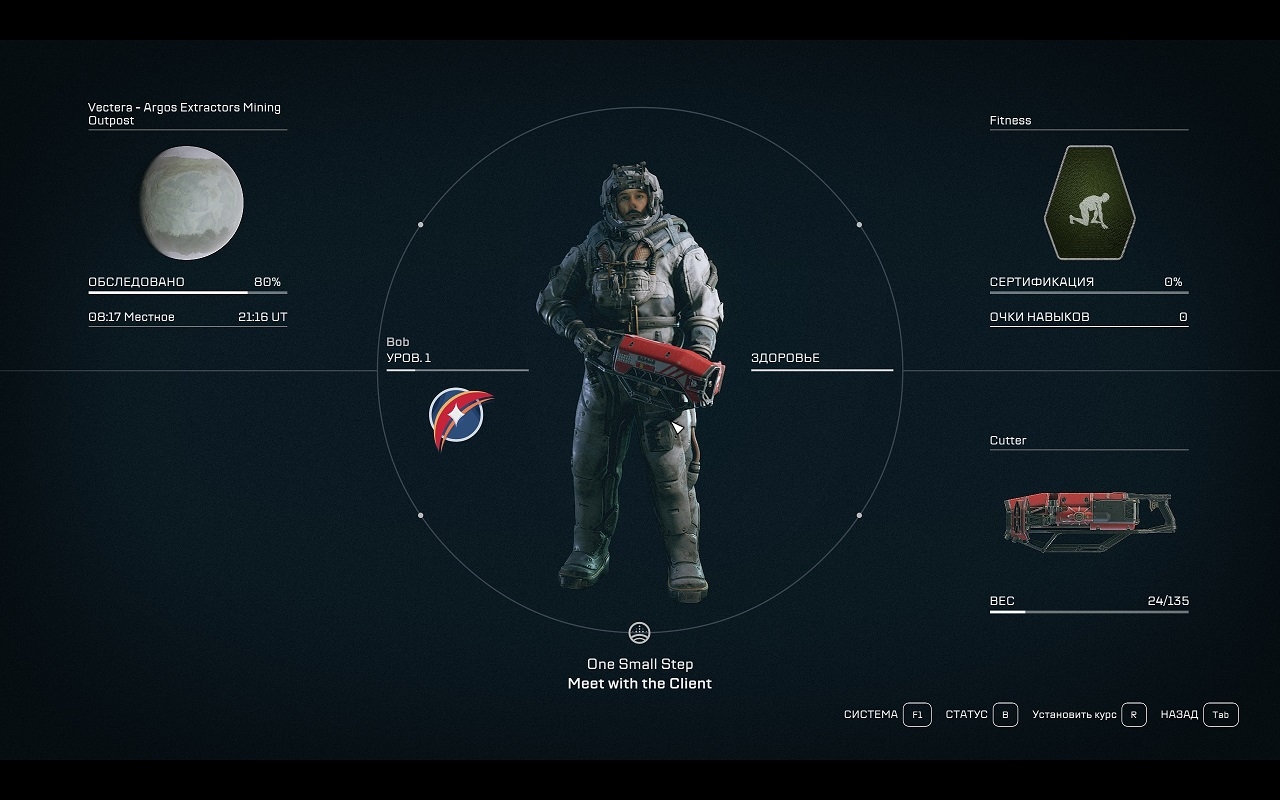
Task: Open the Vectera planet map
Action: coord(191,203)
